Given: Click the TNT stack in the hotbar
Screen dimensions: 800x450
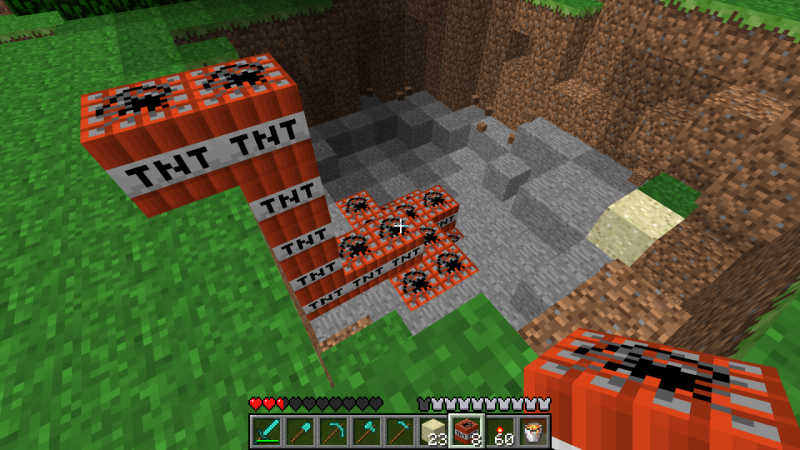Looking at the screenshot, I should [466, 430].
